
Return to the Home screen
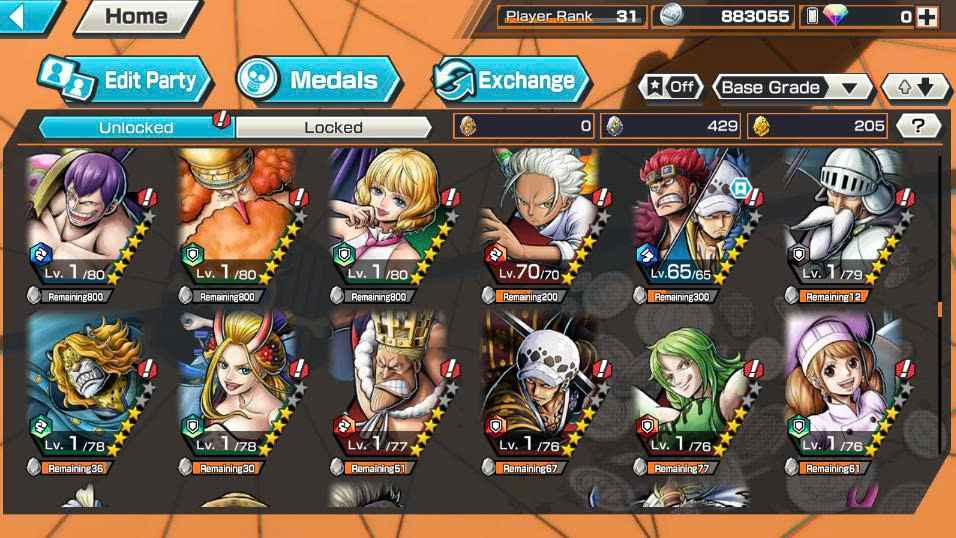click(x=135, y=16)
